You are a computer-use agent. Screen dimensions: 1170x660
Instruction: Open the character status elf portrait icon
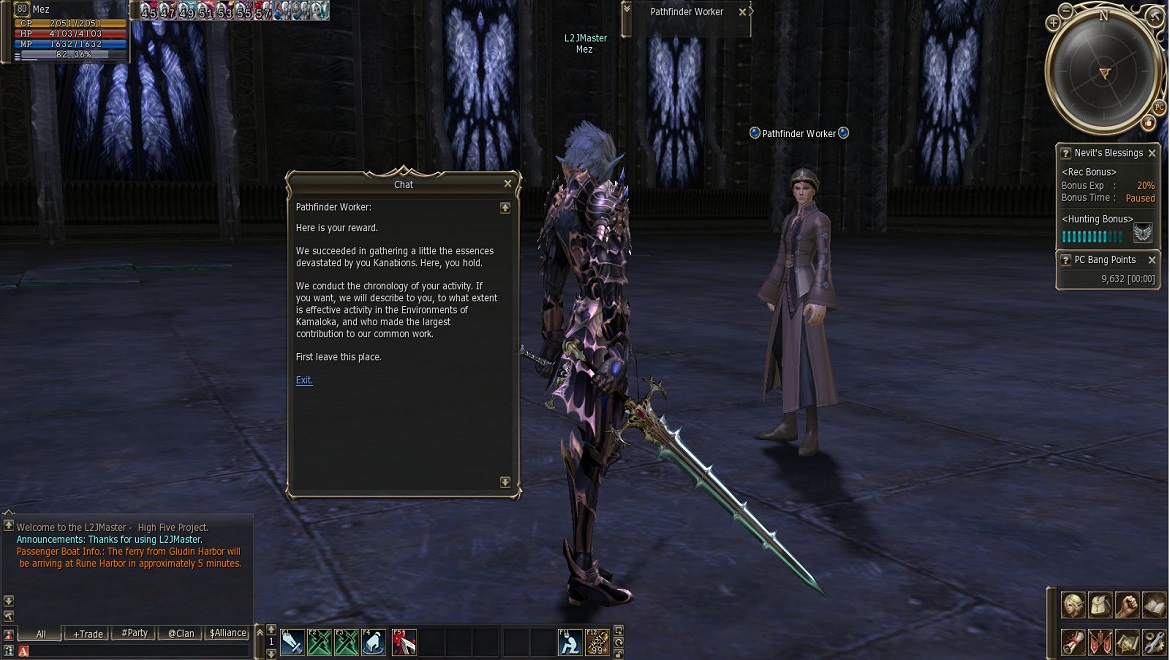pos(1073,606)
